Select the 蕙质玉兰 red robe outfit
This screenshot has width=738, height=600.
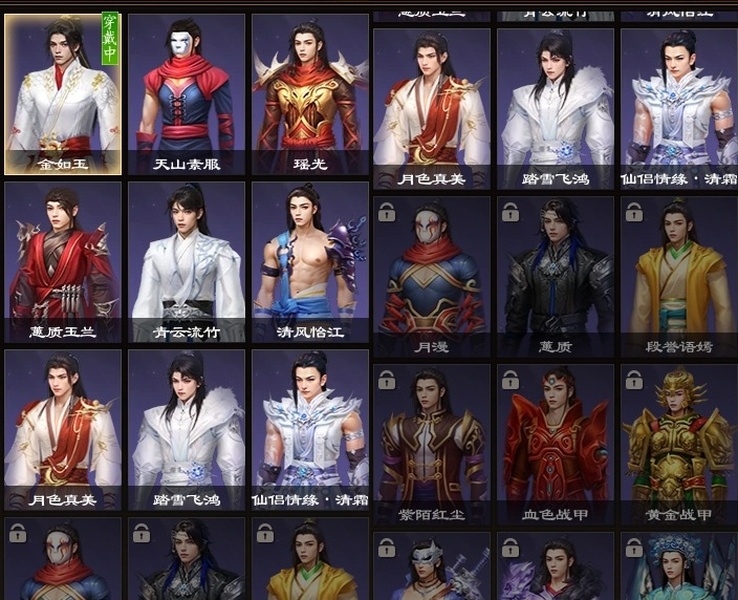(x=63, y=262)
